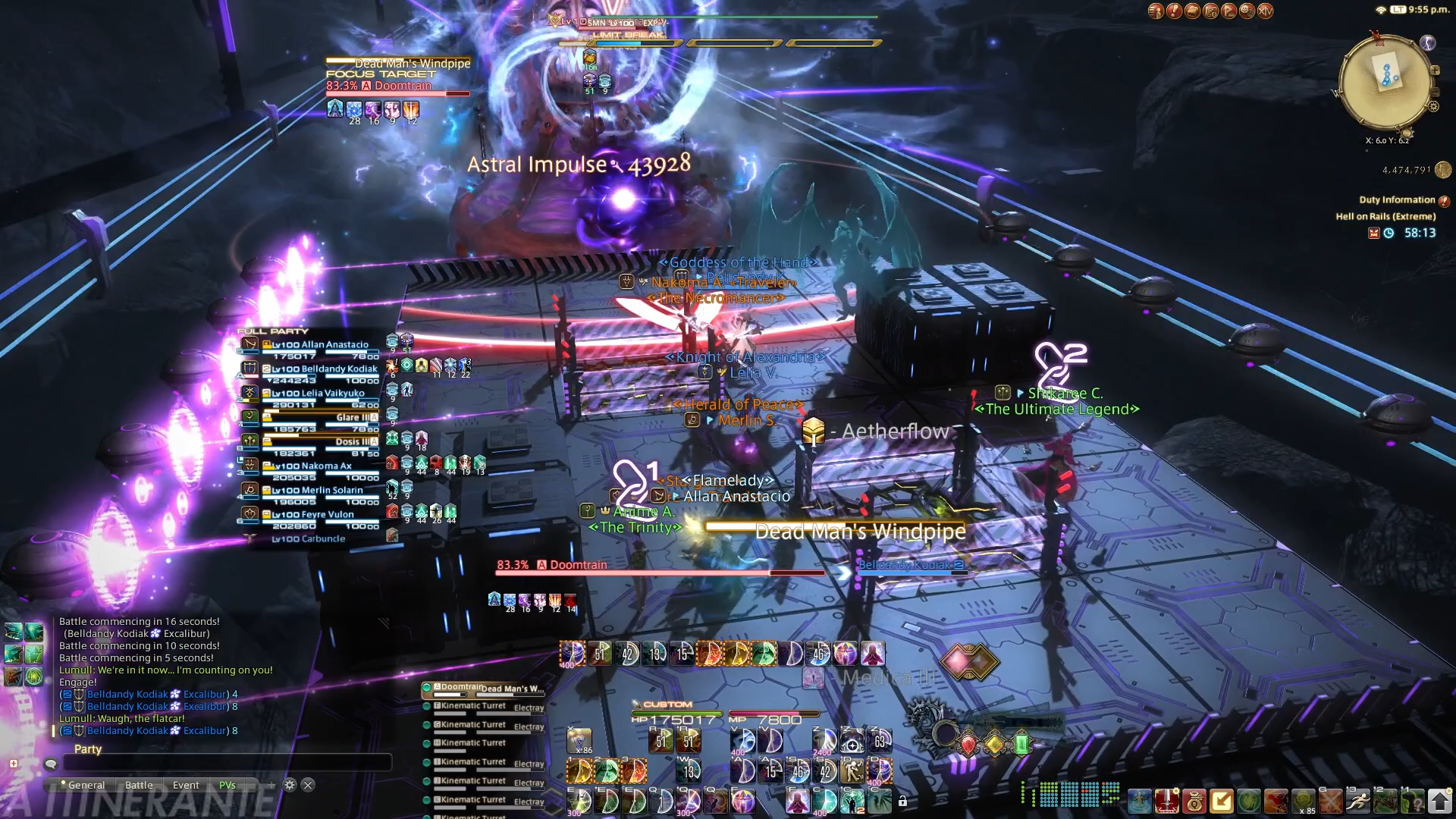1456x819 pixels.
Task: Zoom in the minimap with plus button
Action: point(1435,71)
